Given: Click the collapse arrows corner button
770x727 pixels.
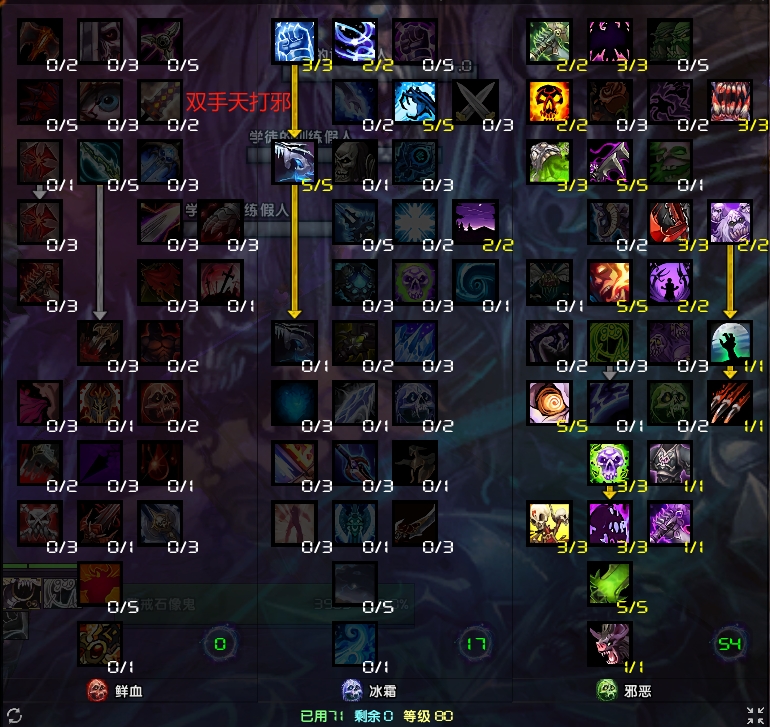Looking at the screenshot, I should point(756,714).
